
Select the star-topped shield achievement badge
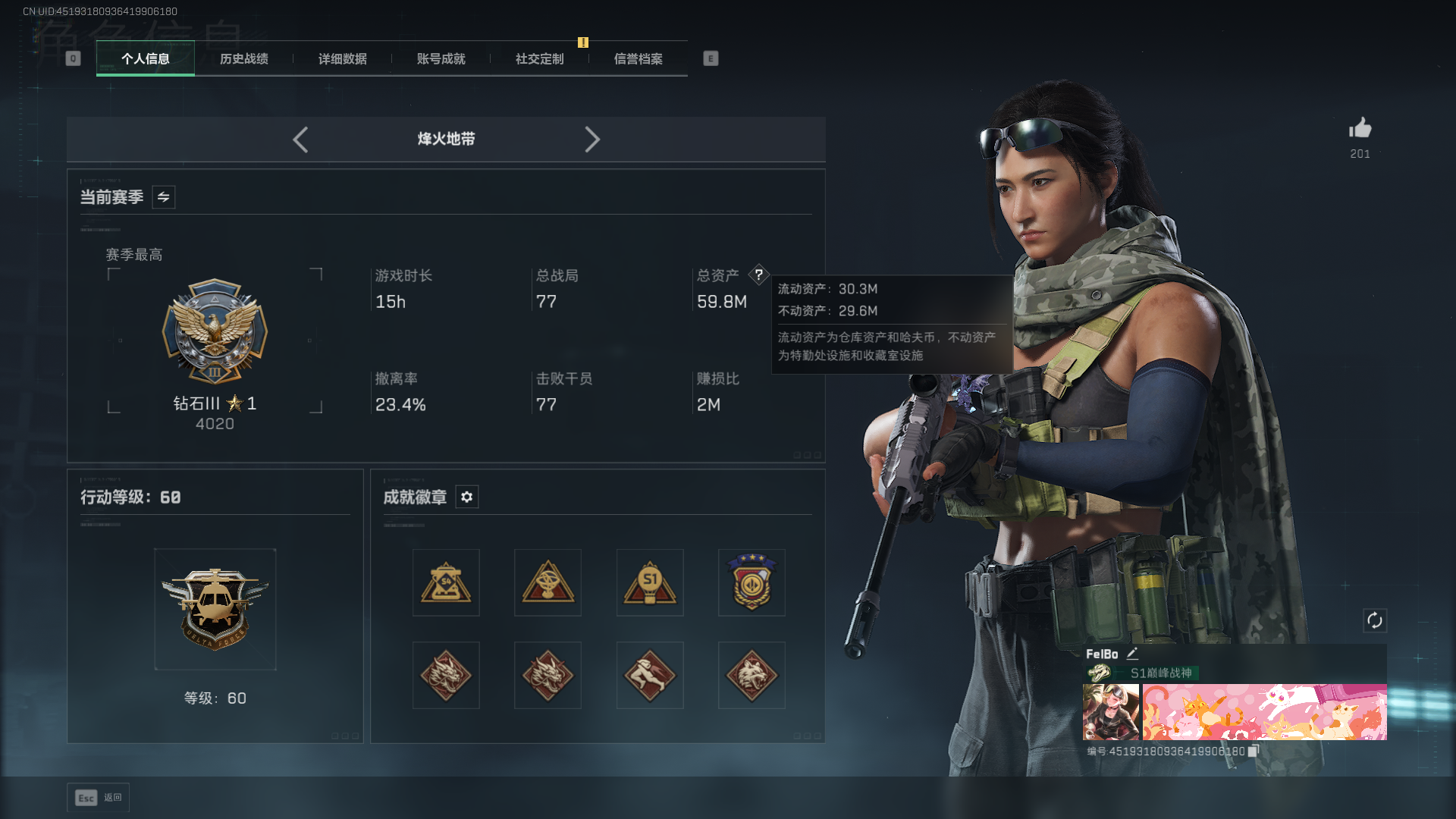click(752, 582)
